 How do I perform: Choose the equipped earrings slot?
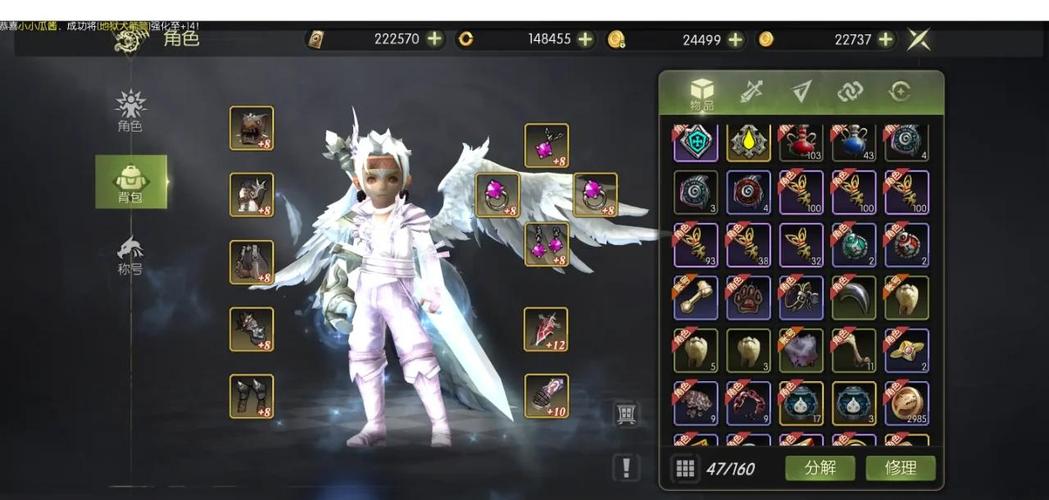546,244
